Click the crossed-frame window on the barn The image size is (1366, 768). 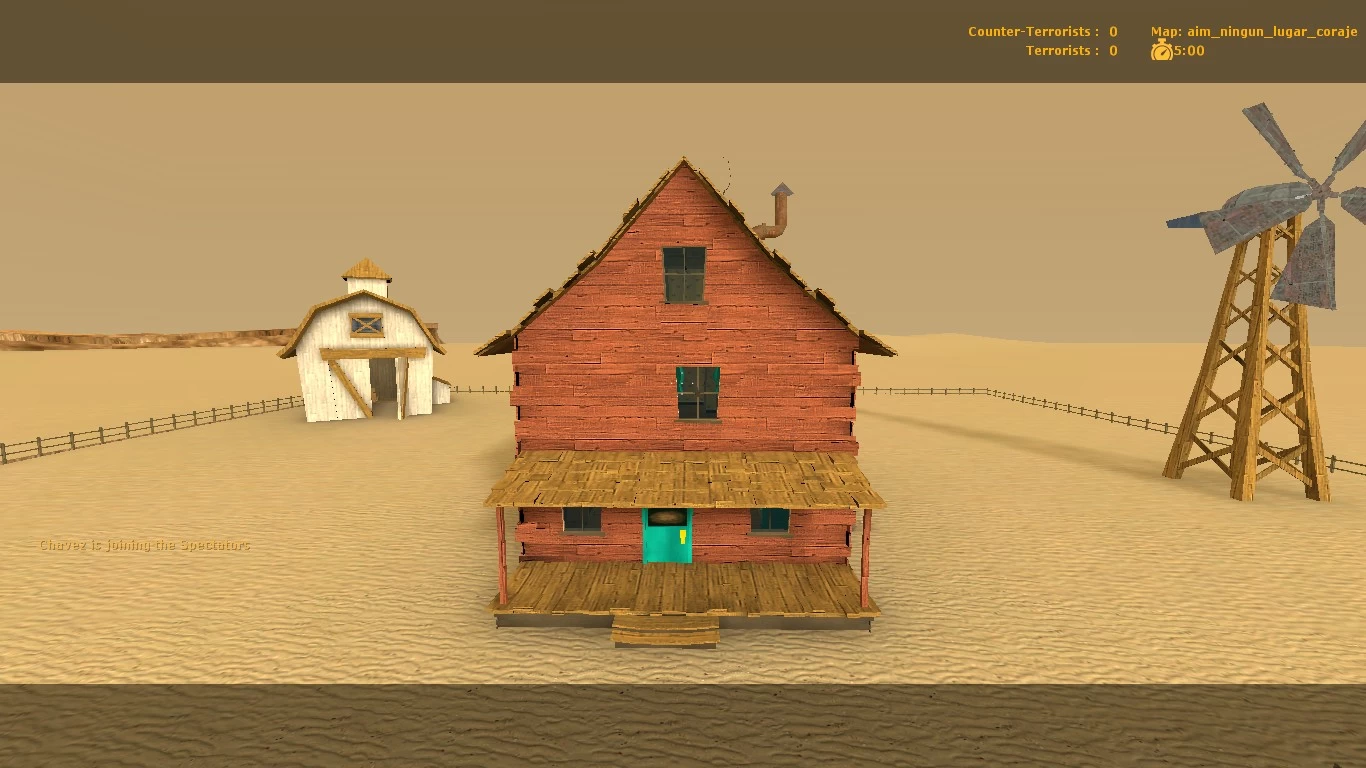[x=366, y=325]
